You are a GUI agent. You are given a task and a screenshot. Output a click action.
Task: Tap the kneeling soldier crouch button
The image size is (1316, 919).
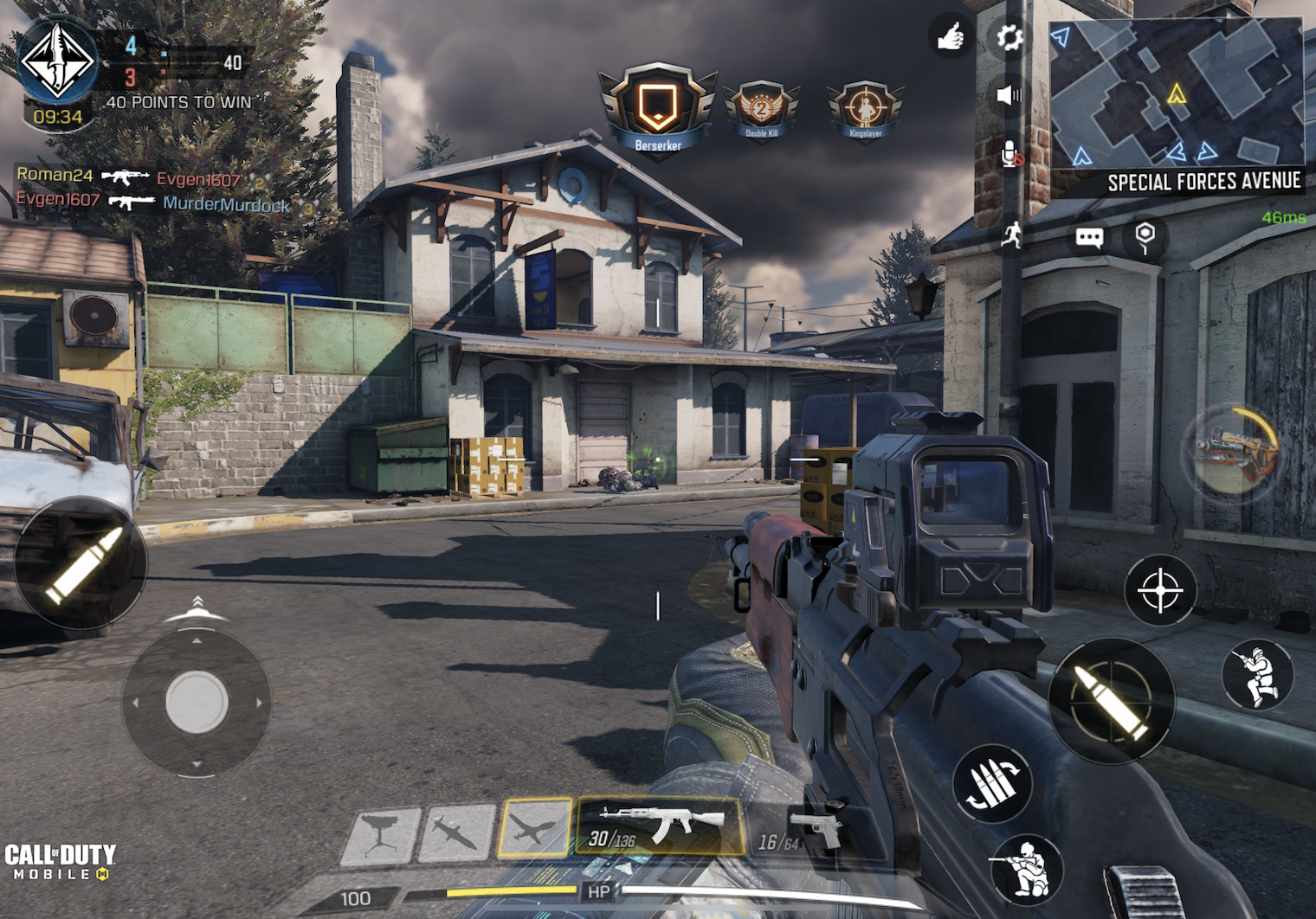tap(1027, 867)
